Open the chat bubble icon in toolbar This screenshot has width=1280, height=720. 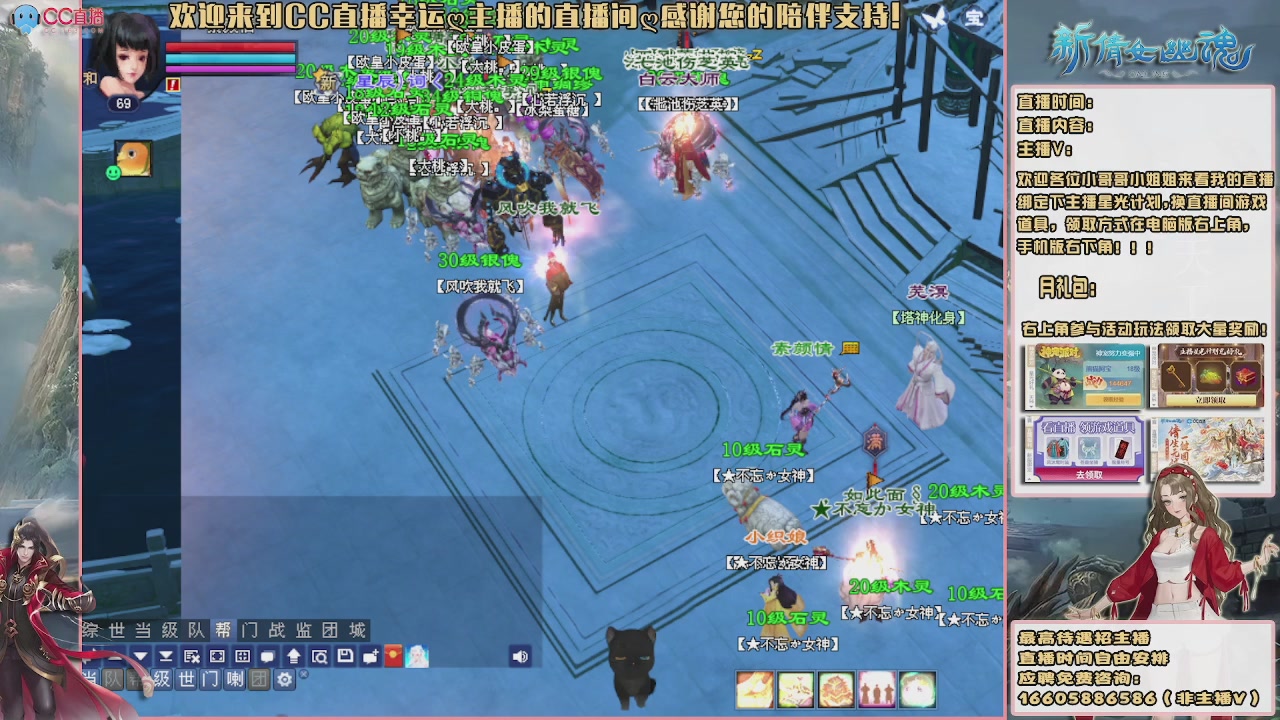click(269, 656)
